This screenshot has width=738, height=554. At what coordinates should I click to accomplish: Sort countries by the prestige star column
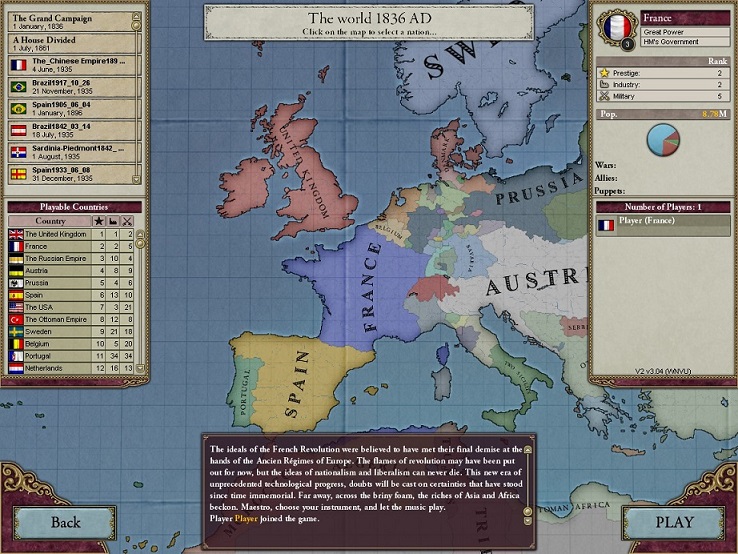(x=98, y=220)
